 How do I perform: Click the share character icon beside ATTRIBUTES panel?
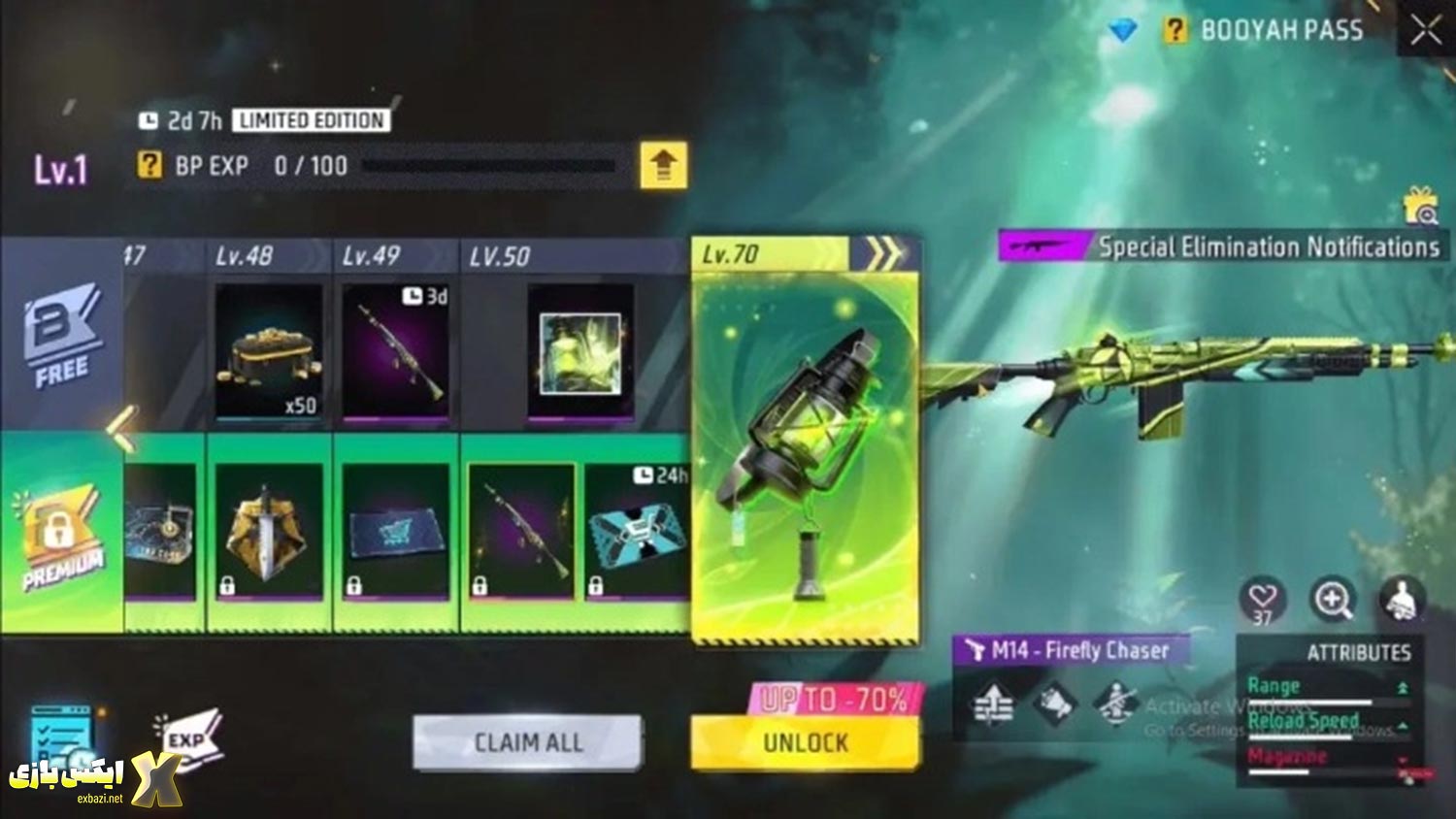[1398, 600]
